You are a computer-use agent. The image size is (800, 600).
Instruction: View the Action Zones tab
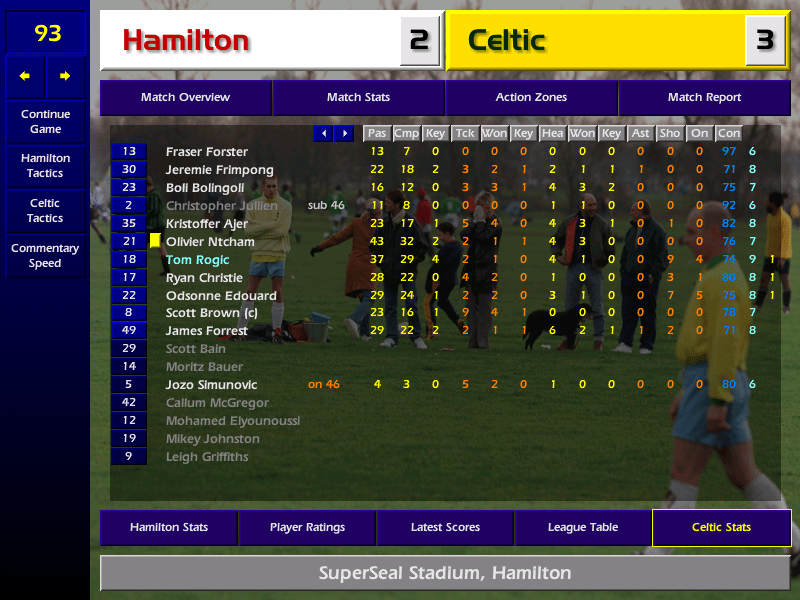531,98
